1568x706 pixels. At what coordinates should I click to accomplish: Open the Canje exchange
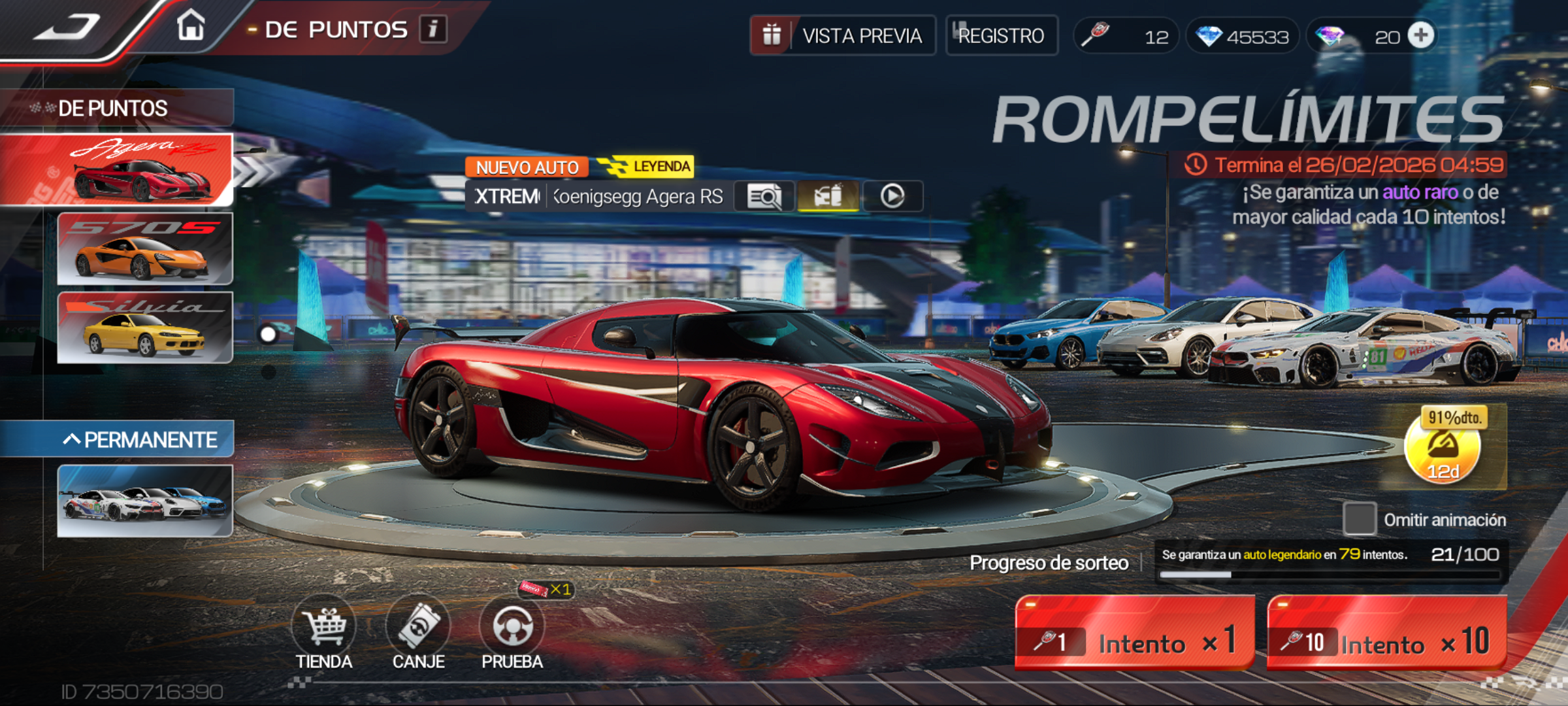pos(418,633)
